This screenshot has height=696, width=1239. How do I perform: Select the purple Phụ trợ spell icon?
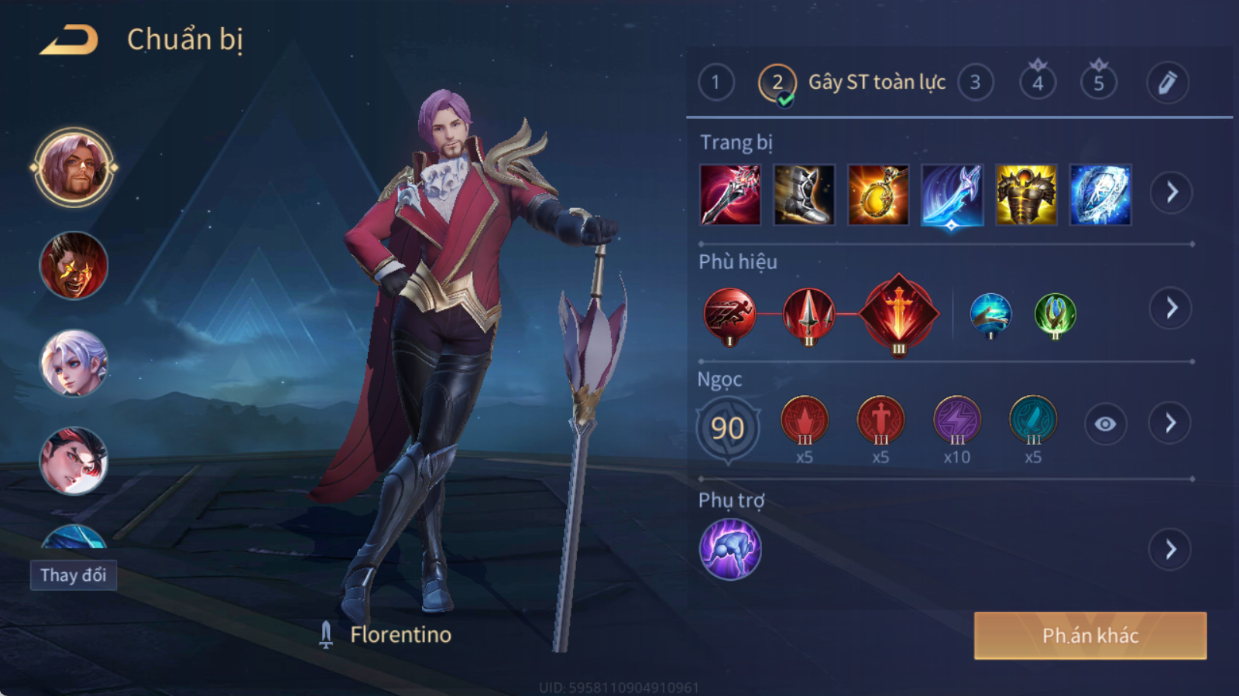[x=730, y=549]
